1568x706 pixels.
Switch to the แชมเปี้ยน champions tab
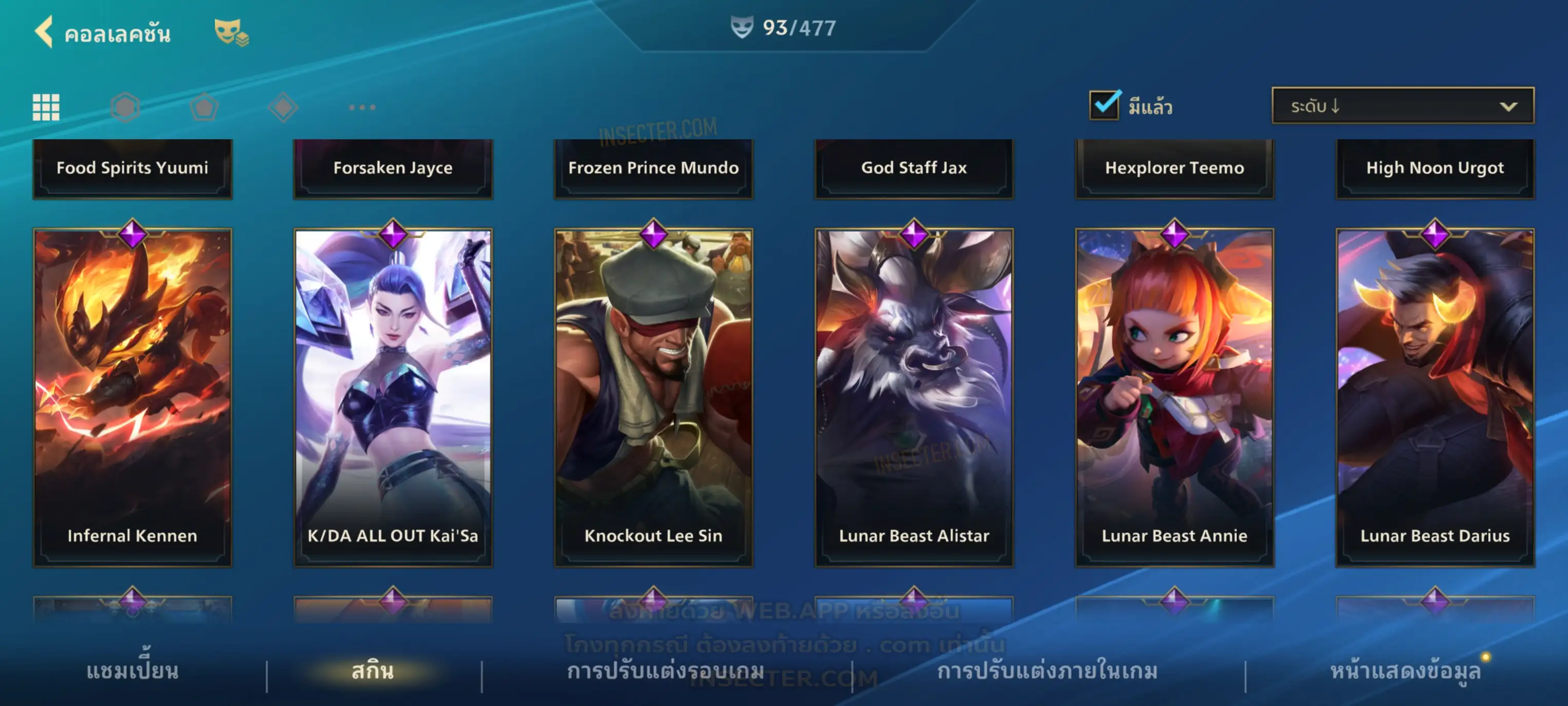click(132, 671)
